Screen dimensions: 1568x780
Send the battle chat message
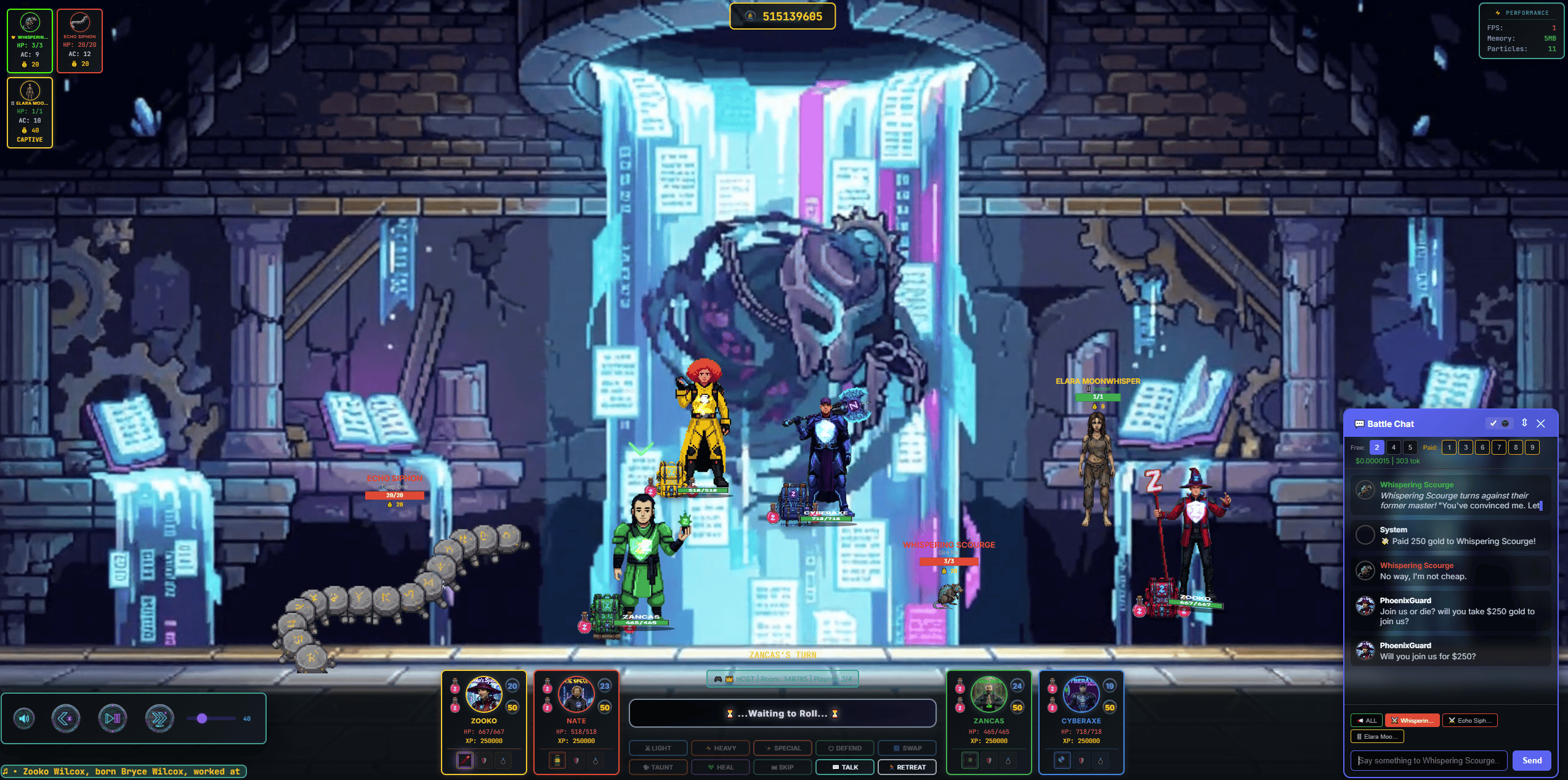pos(1531,760)
